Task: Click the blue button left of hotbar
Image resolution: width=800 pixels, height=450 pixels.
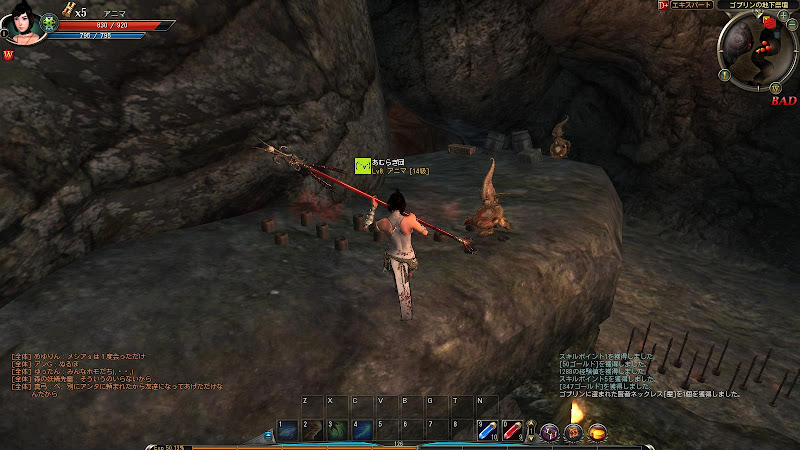Action: (268, 435)
